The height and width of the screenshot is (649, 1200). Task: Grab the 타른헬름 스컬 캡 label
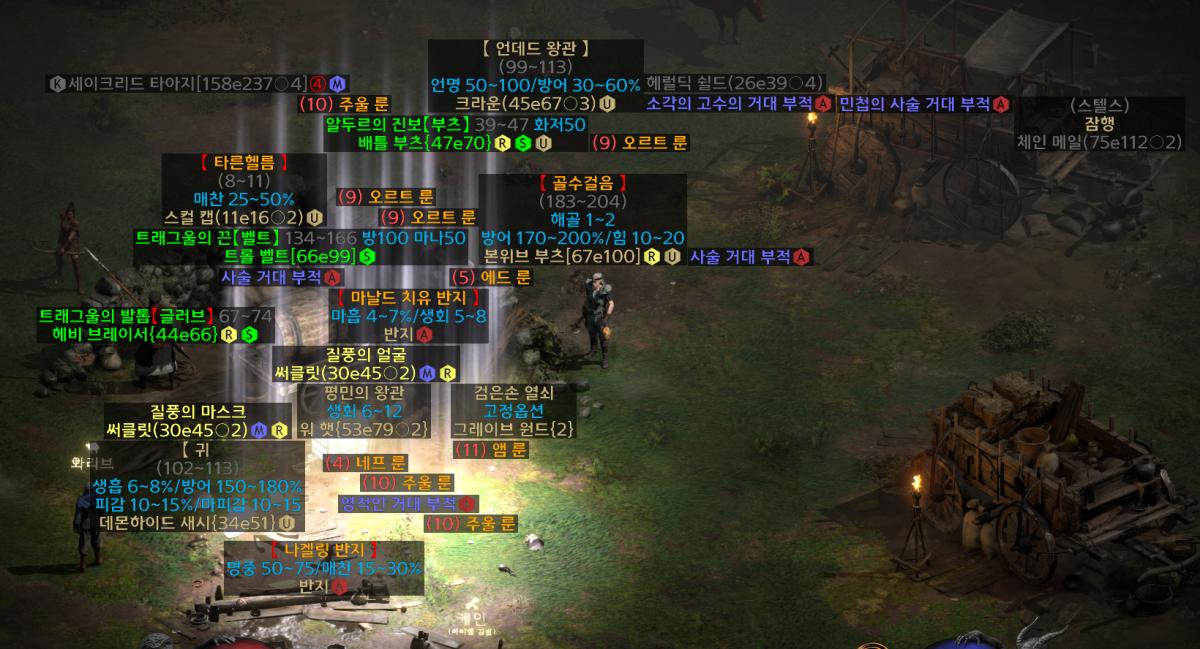(x=245, y=216)
